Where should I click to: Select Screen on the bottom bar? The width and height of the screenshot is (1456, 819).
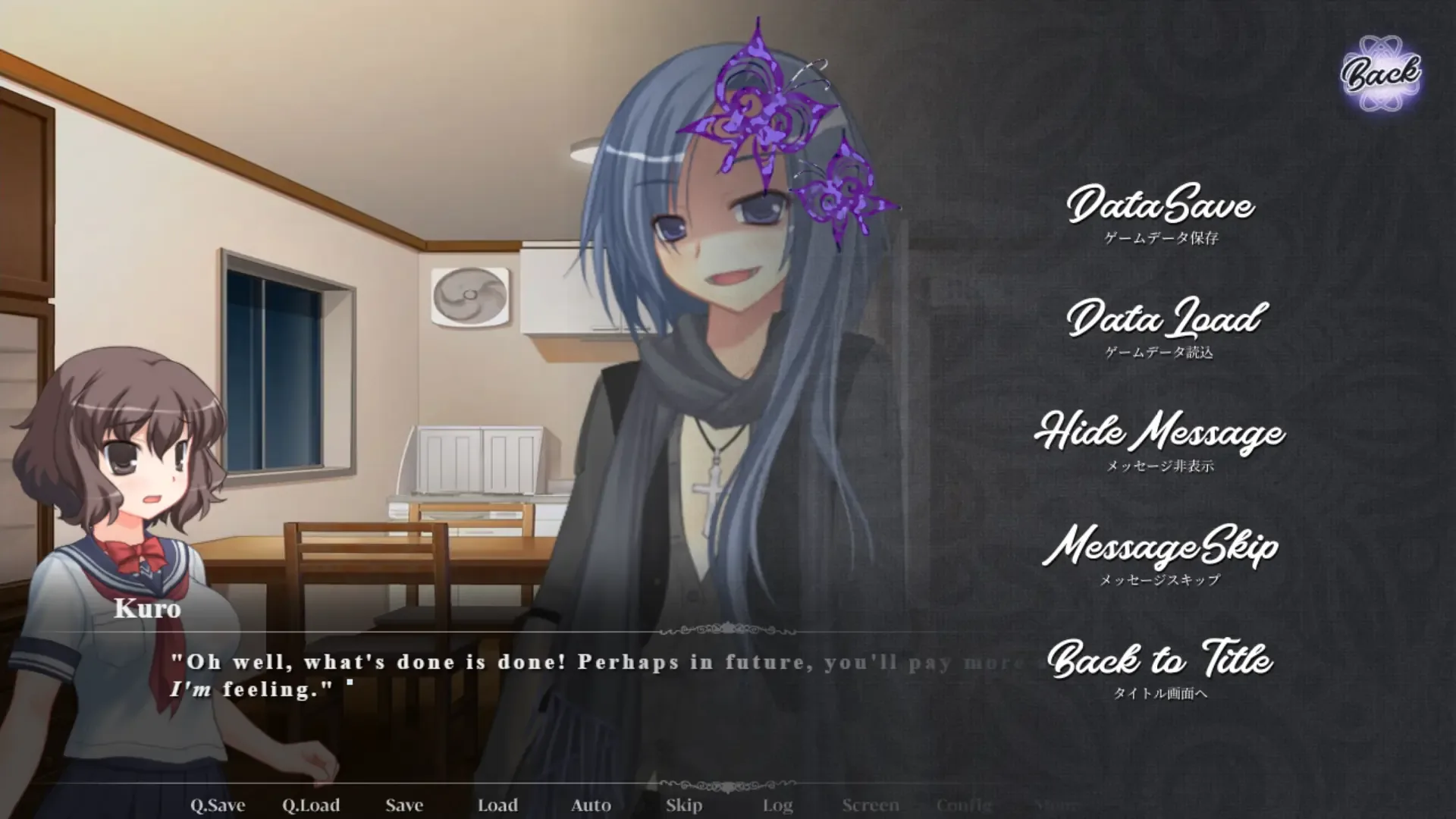point(871,805)
